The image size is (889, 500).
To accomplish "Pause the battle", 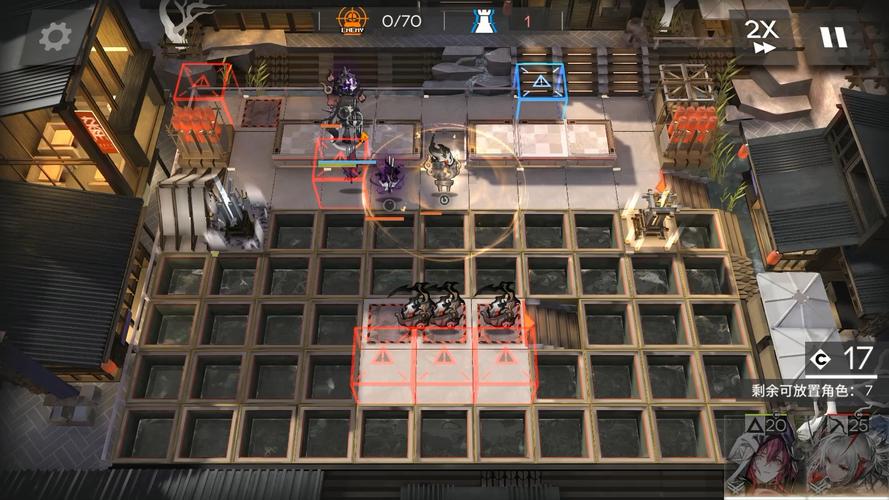I will tap(832, 37).
